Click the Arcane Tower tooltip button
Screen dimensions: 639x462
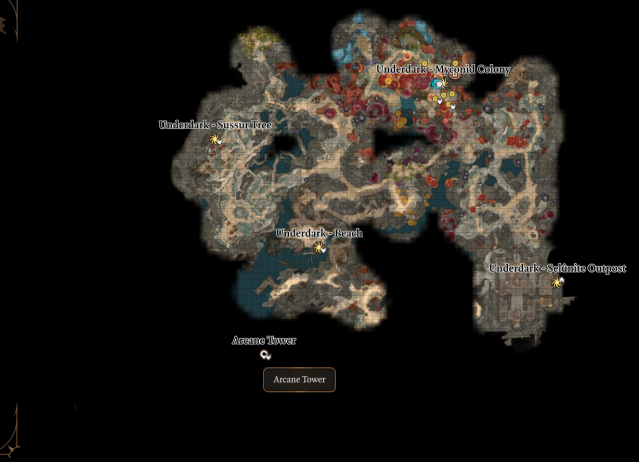299,380
